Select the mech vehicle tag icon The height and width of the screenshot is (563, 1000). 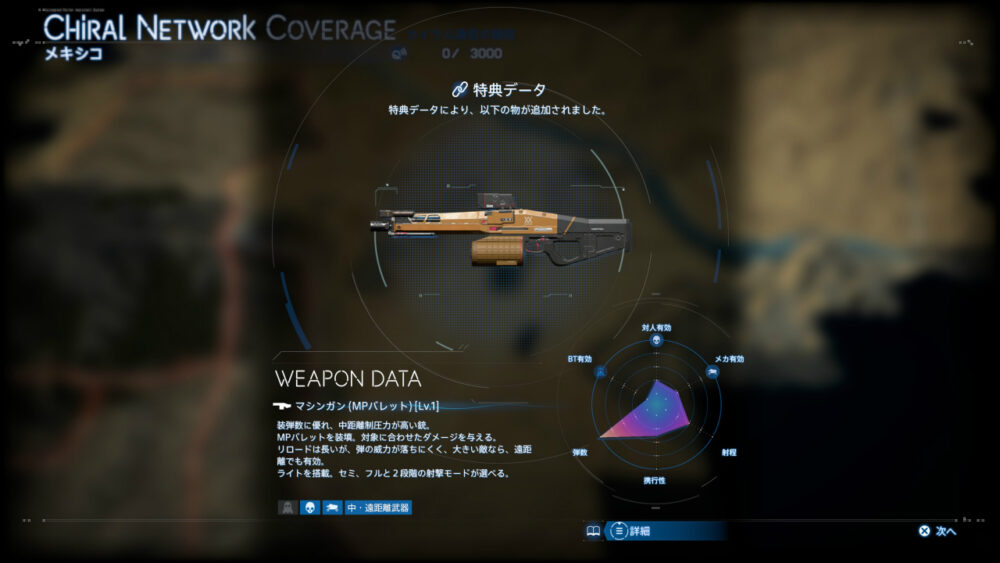click(332, 507)
